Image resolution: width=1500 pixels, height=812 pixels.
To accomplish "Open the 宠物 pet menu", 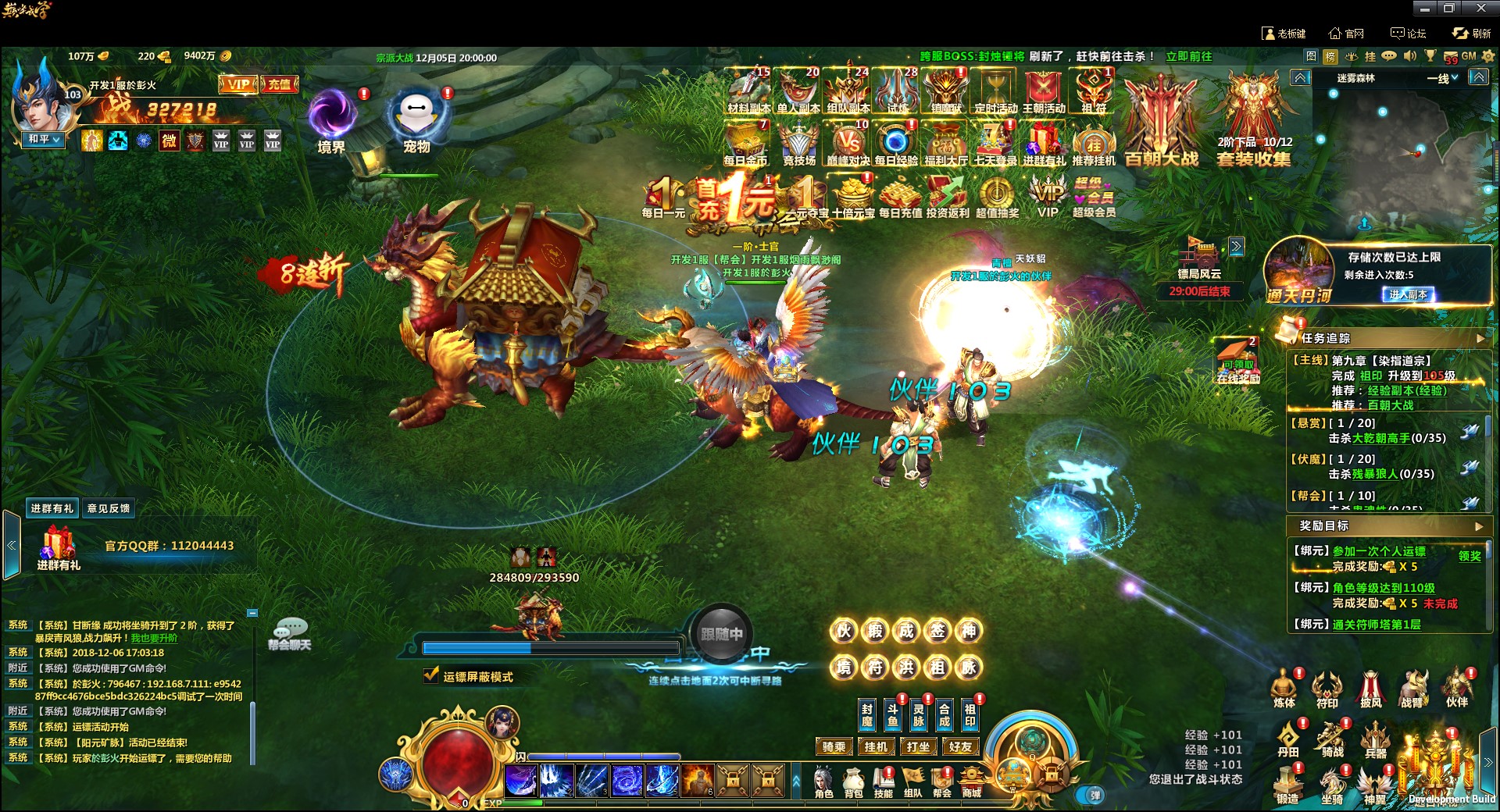I will 416,117.
